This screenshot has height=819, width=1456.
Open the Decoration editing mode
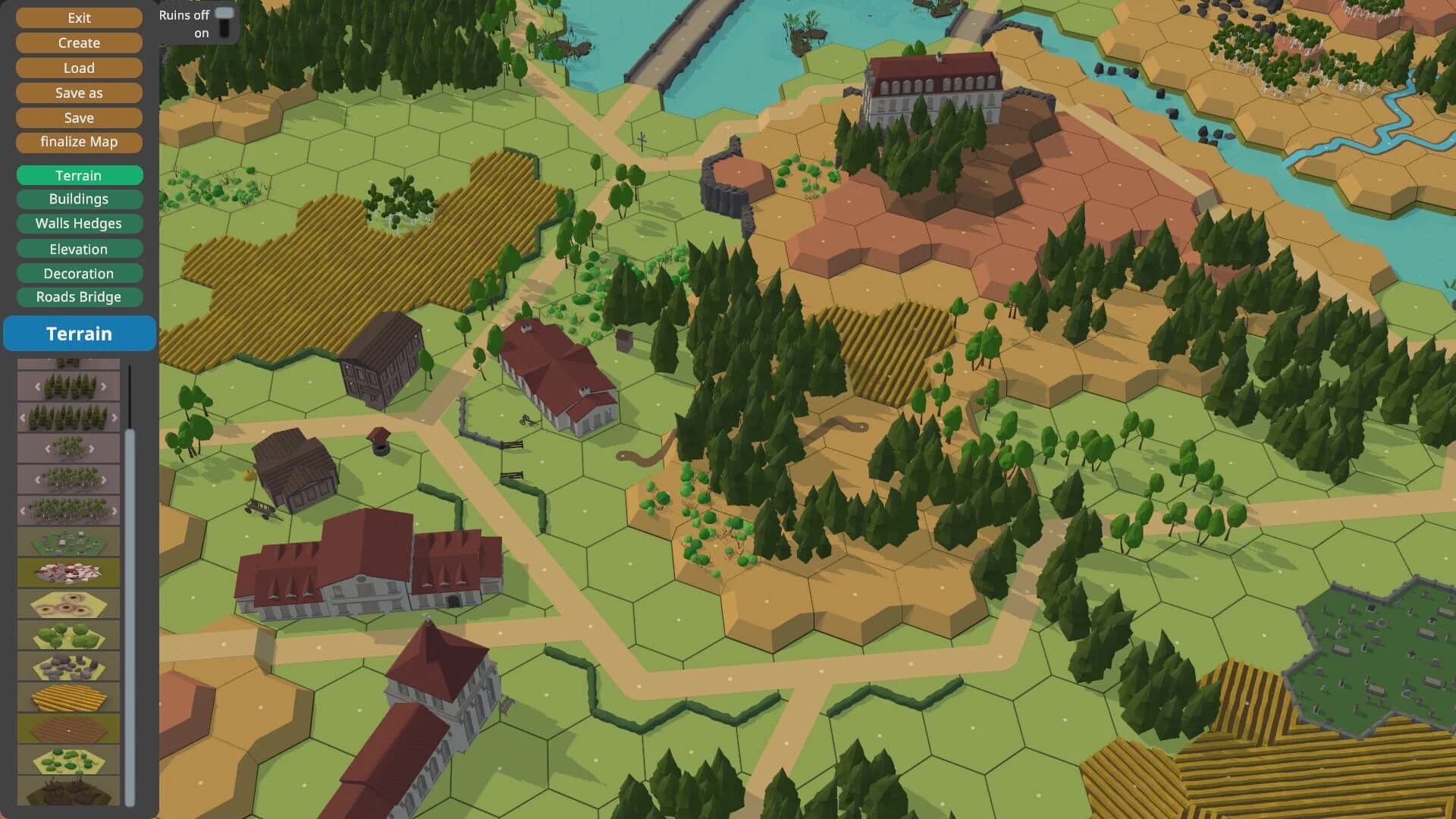[80, 273]
